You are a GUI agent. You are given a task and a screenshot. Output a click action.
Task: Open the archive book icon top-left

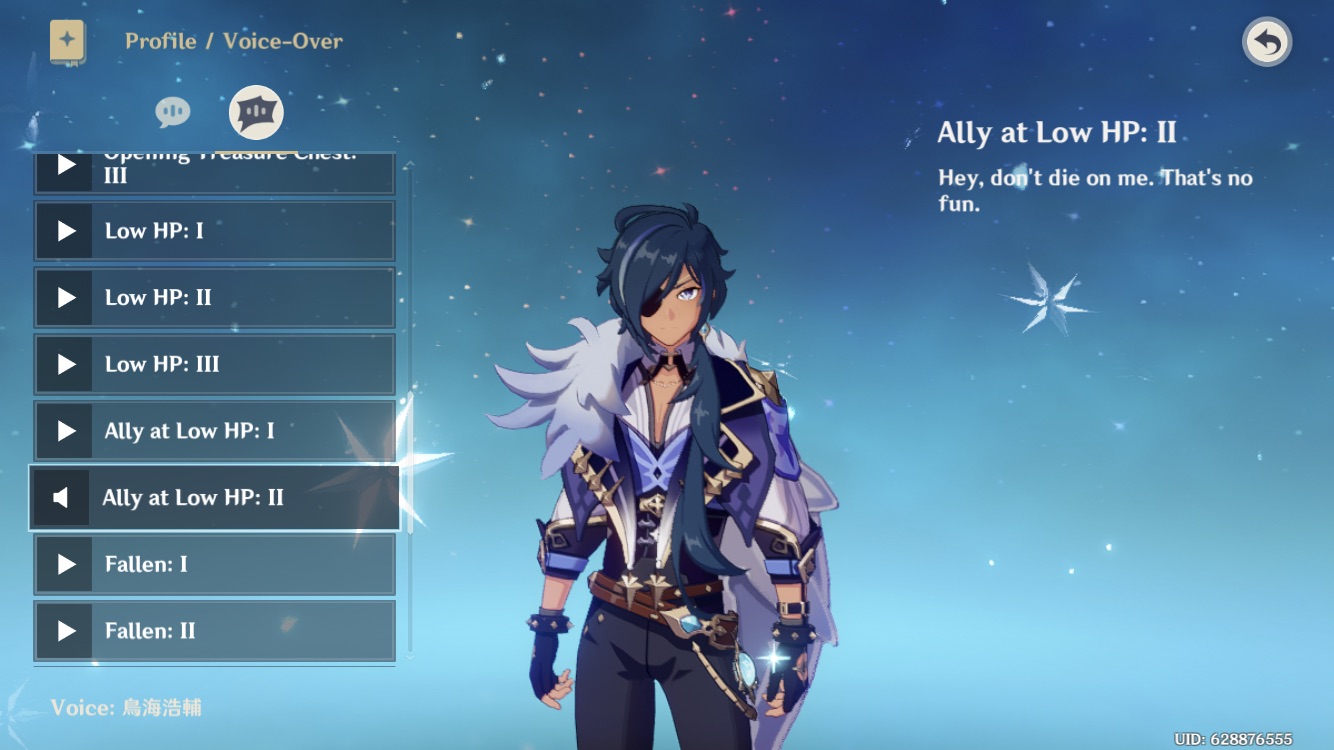[x=66, y=41]
